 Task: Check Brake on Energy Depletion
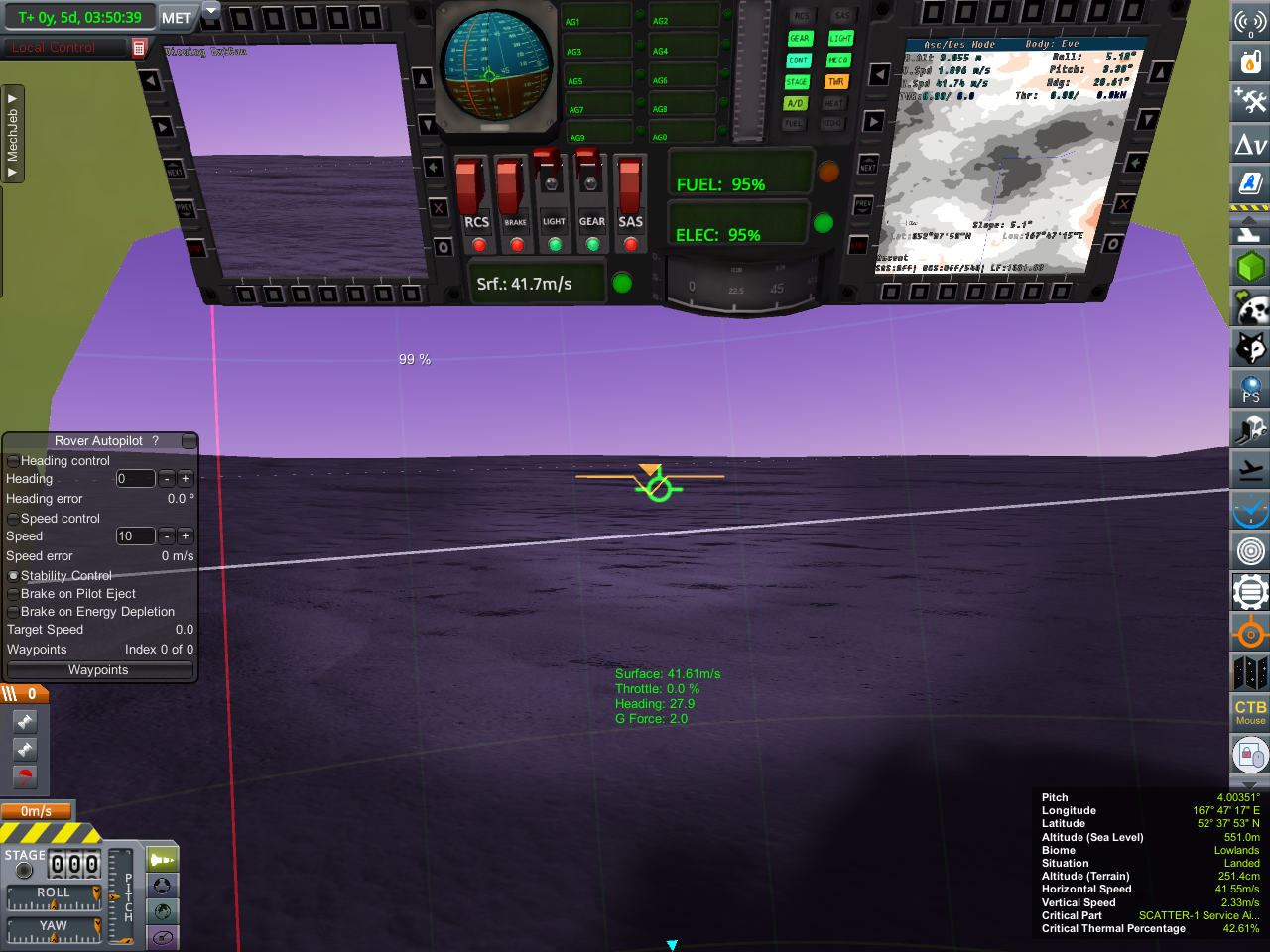[x=13, y=612]
